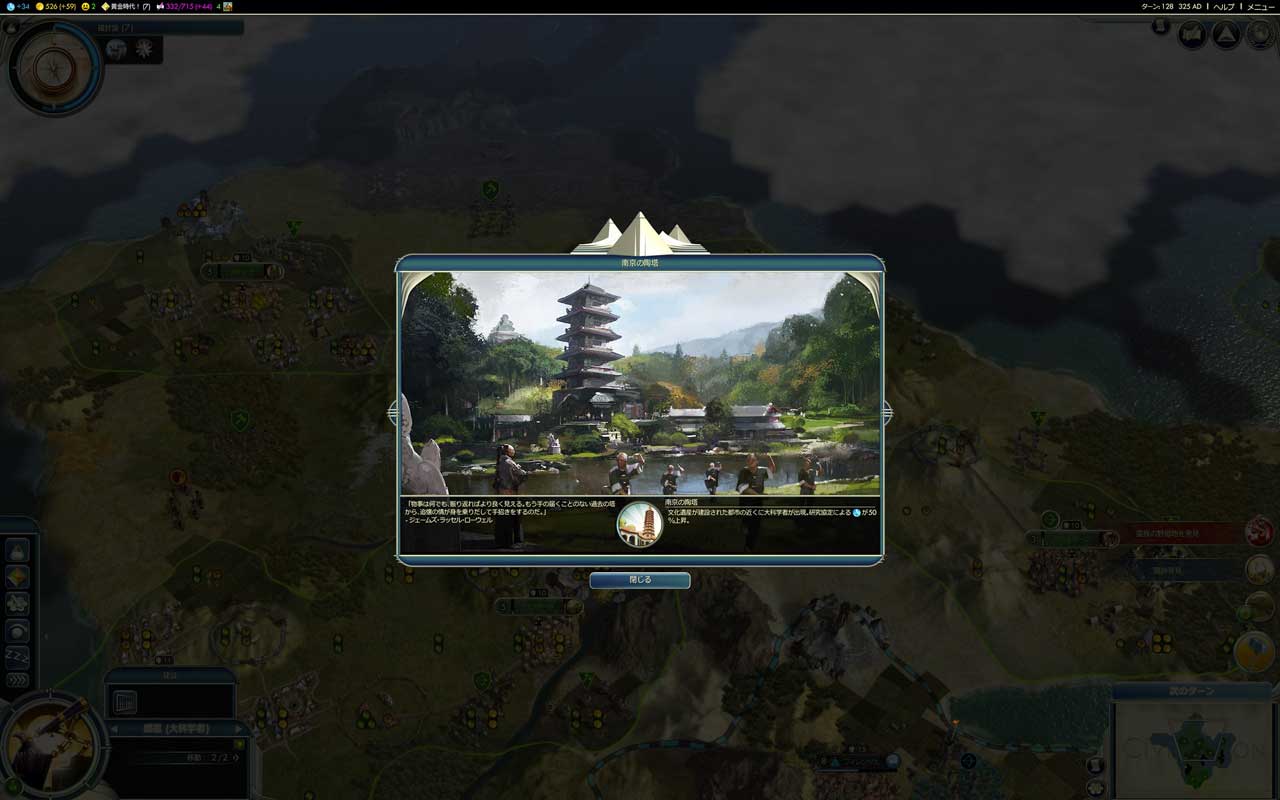Open the ヘルプ help link
Image resolution: width=1280 pixels, height=800 pixels.
point(1224,6)
